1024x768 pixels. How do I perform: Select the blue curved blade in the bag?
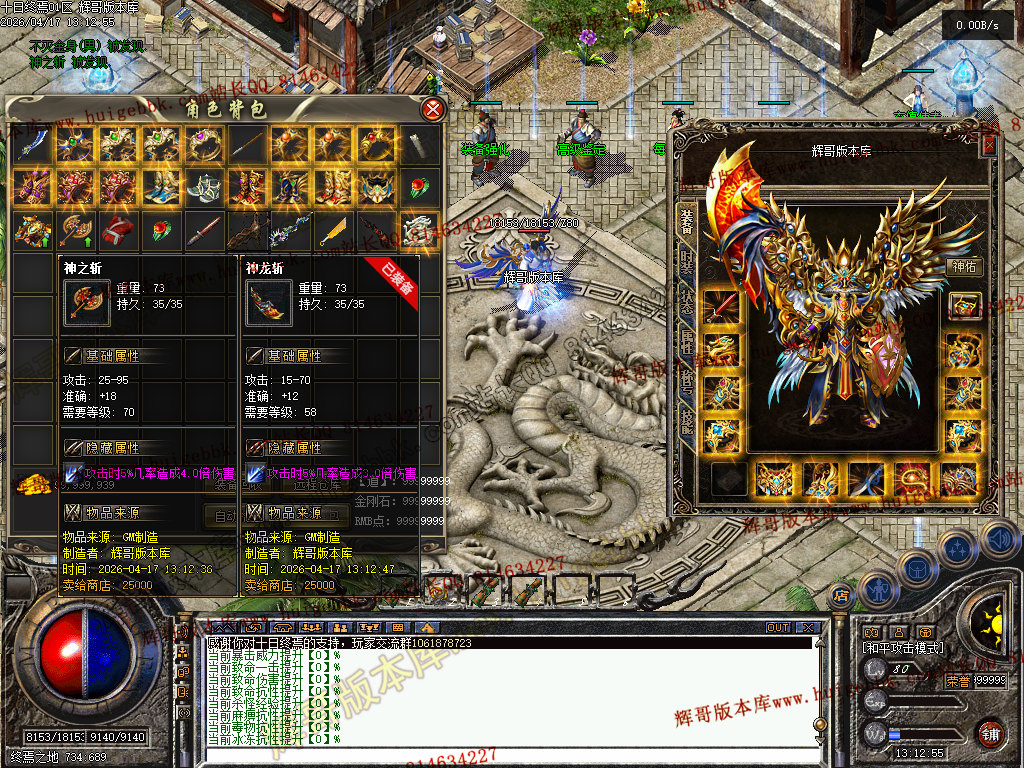[31, 145]
